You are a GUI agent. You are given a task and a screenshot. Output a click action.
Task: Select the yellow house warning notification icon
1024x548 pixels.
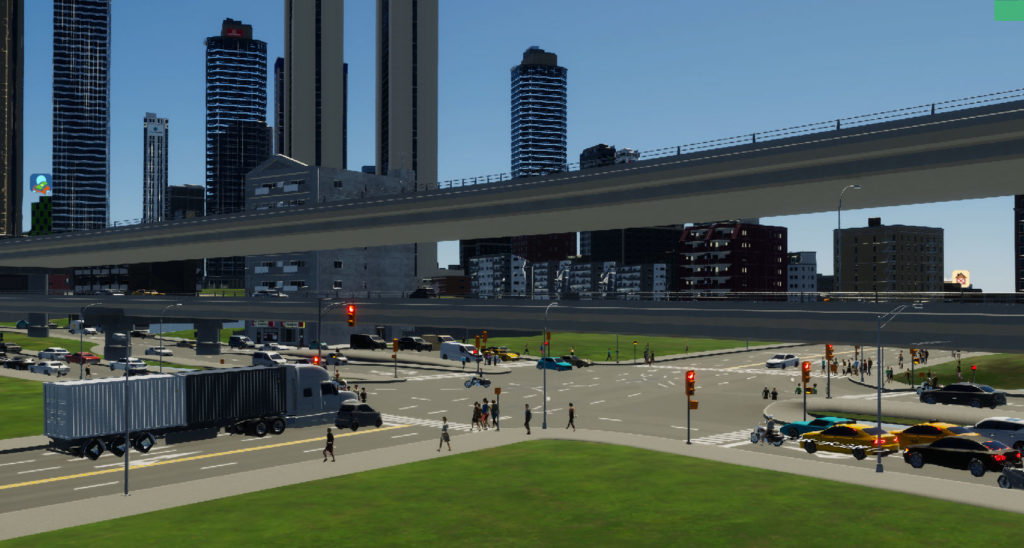[x=960, y=278]
